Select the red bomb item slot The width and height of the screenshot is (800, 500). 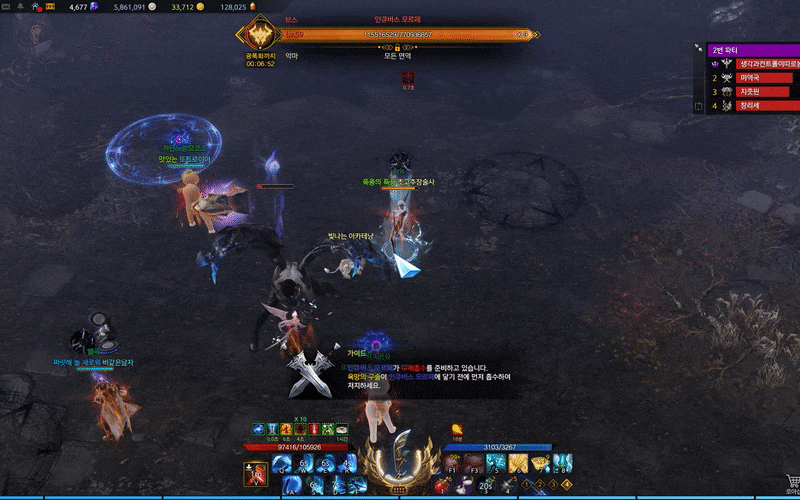pyautogui.click(x=443, y=486)
